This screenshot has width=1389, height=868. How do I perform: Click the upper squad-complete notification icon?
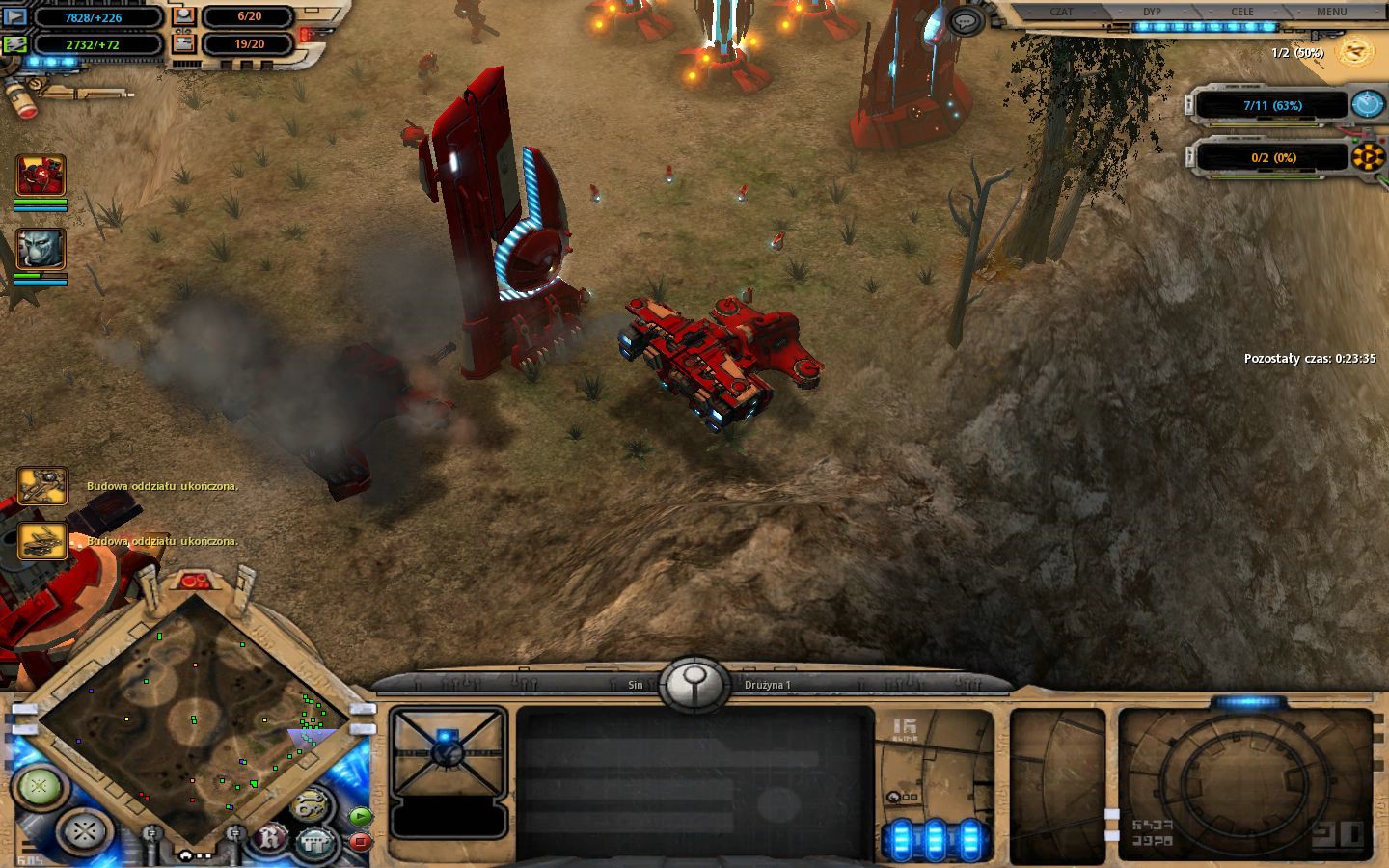(x=42, y=486)
